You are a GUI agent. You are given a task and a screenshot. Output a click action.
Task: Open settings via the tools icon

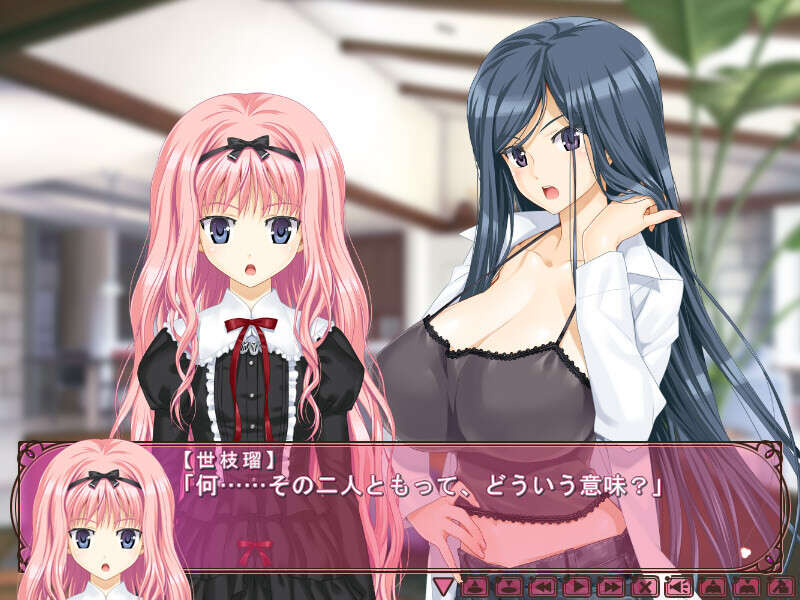780,587
